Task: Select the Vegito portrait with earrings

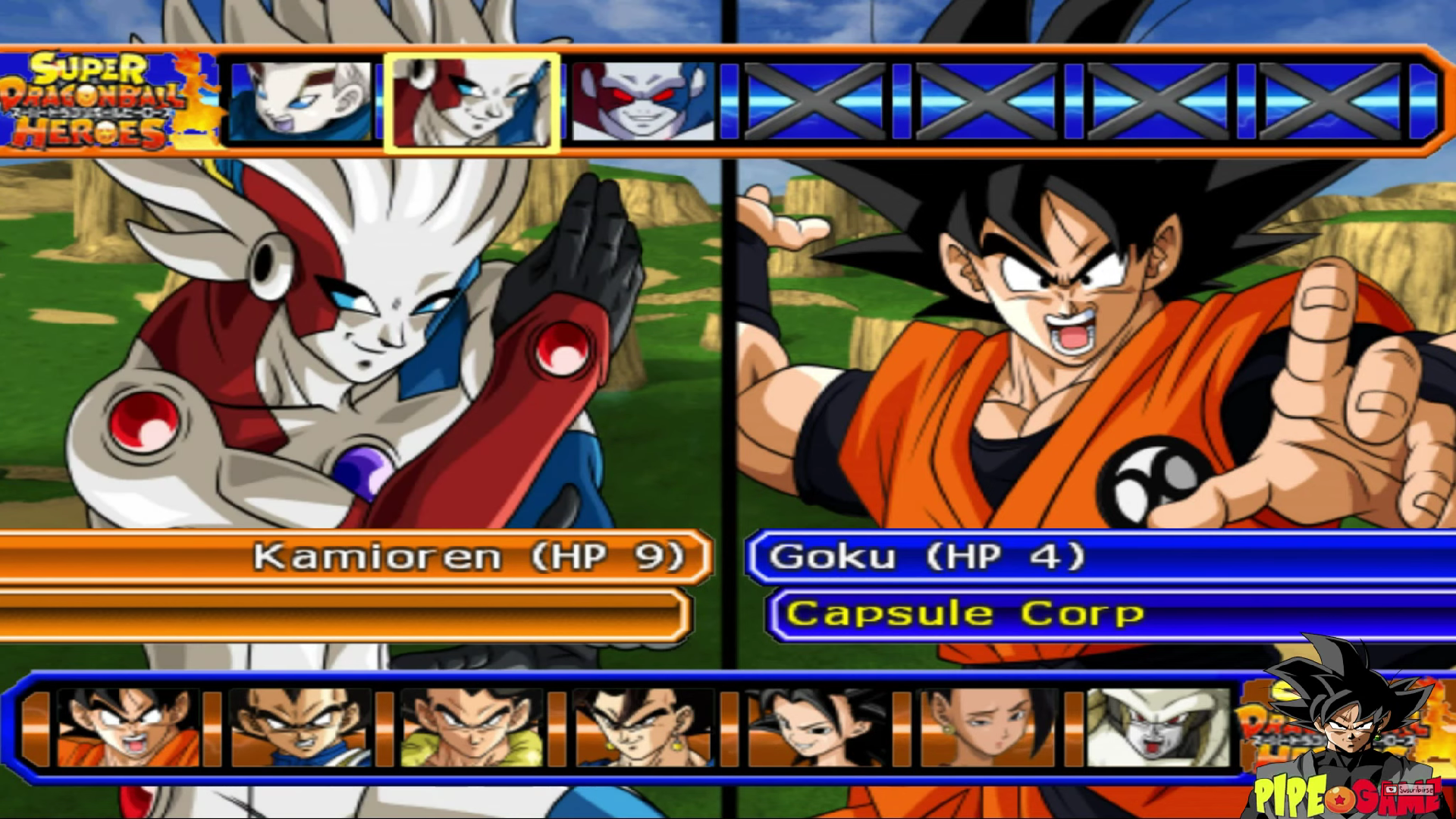Action: [644, 728]
